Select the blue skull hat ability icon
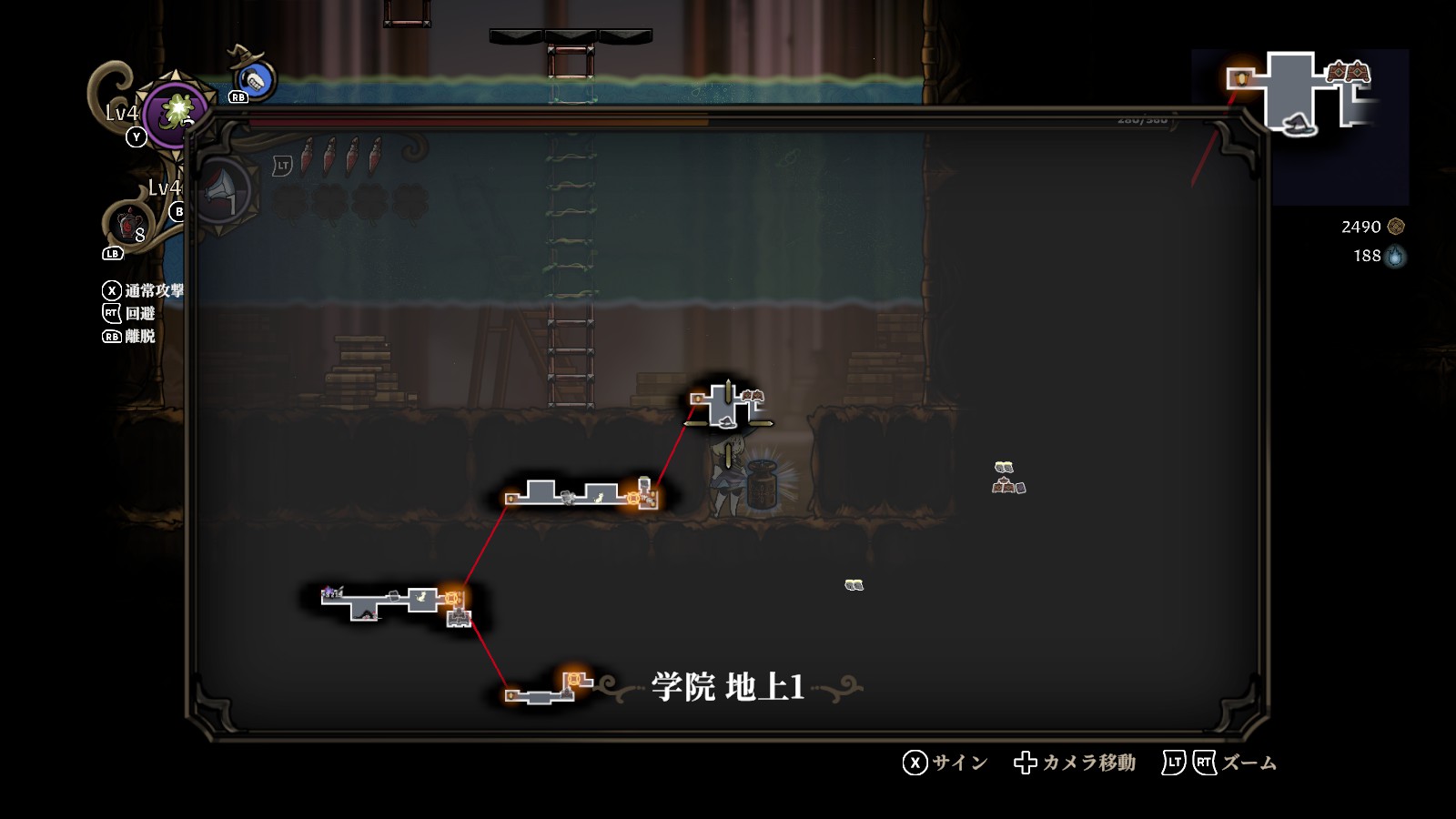The width and height of the screenshot is (1456, 819). 257,82
